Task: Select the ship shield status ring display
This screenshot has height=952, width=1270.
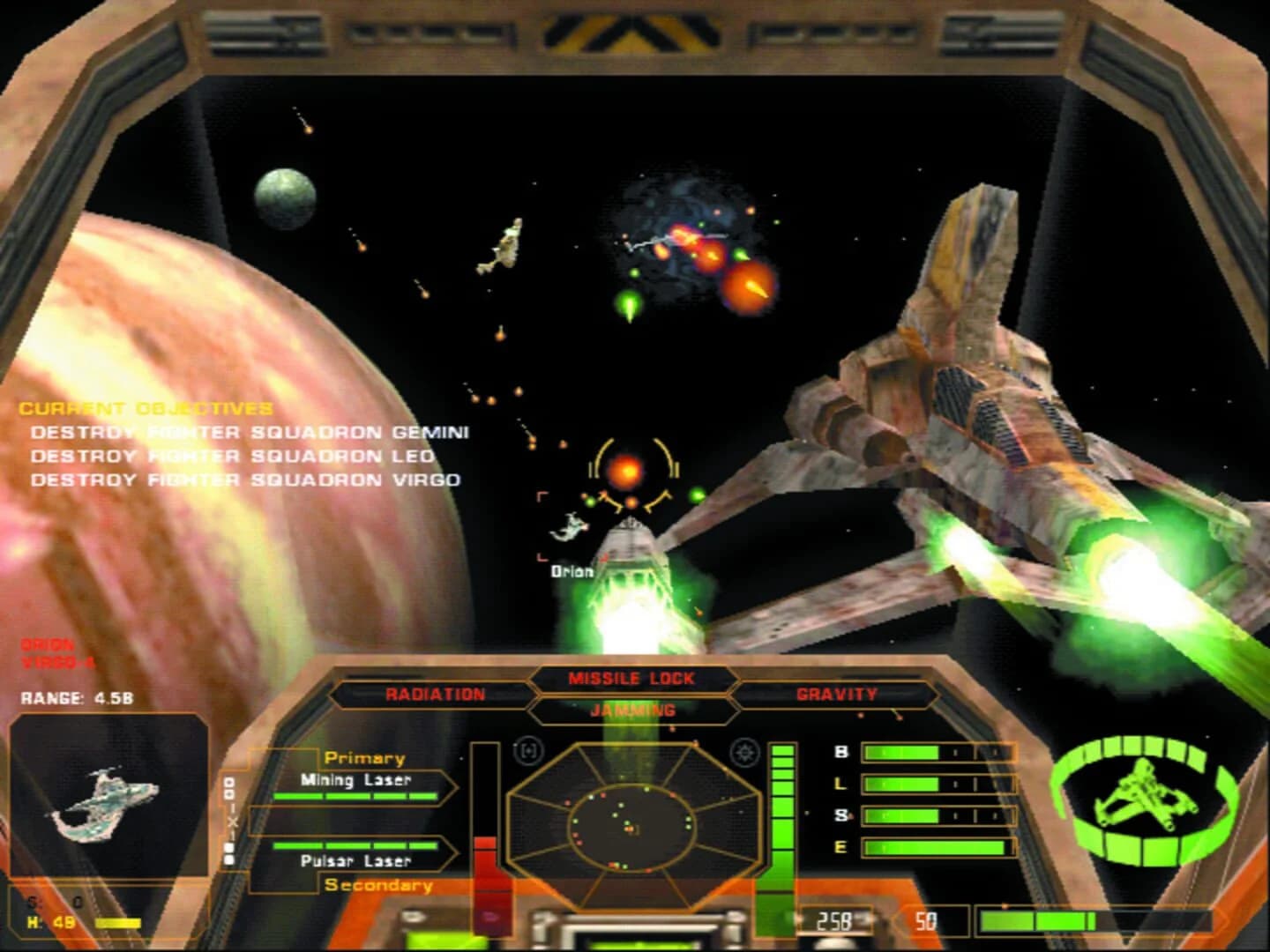Action: tap(1142, 802)
